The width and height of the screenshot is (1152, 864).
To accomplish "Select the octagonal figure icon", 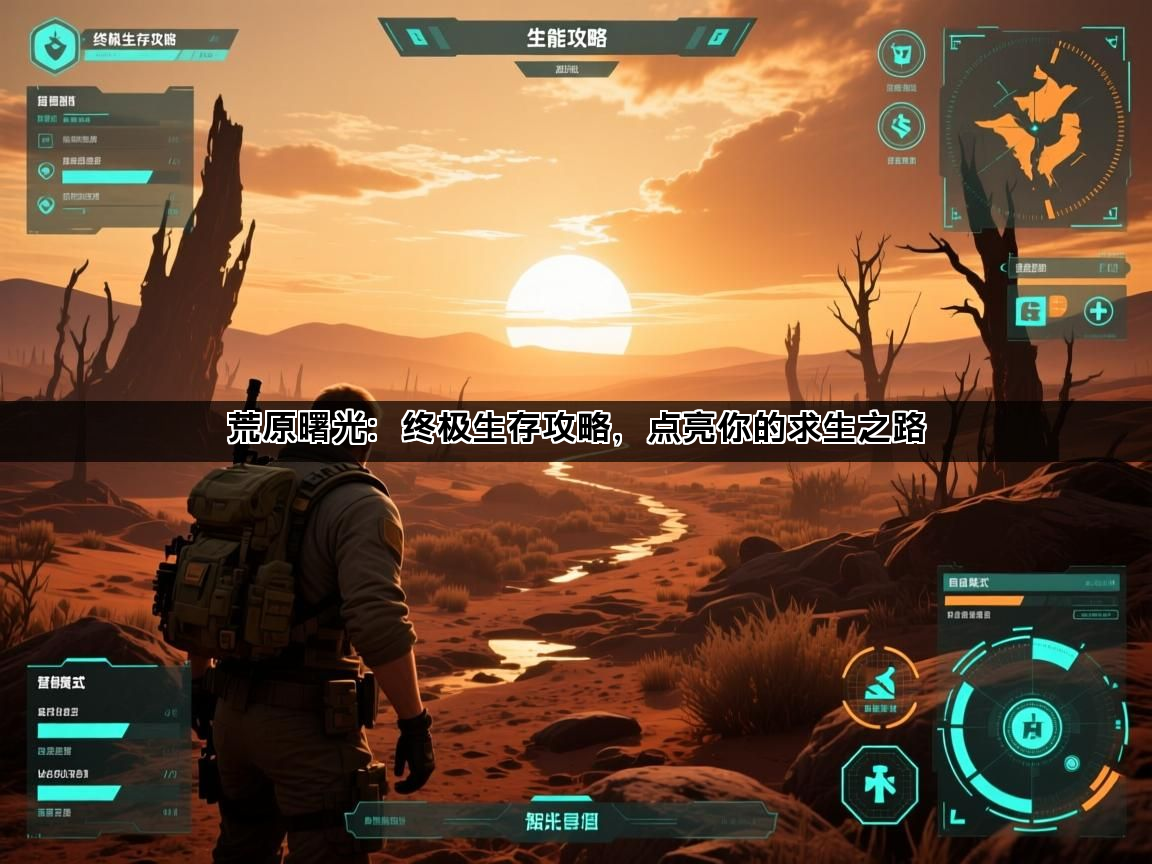I will (879, 783).
